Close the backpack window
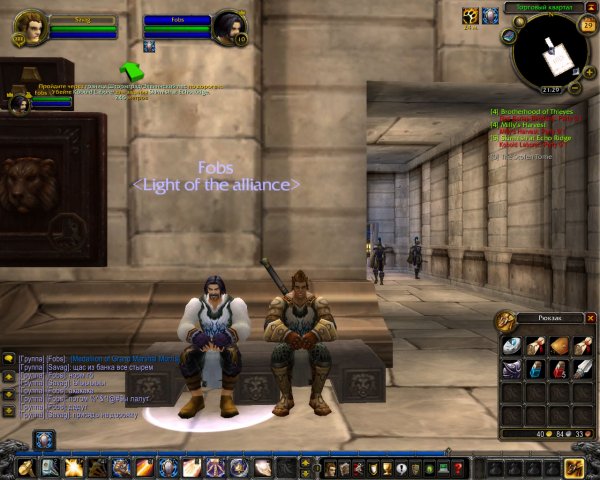This screenshot has height=480, width=600. click(590, 318)
